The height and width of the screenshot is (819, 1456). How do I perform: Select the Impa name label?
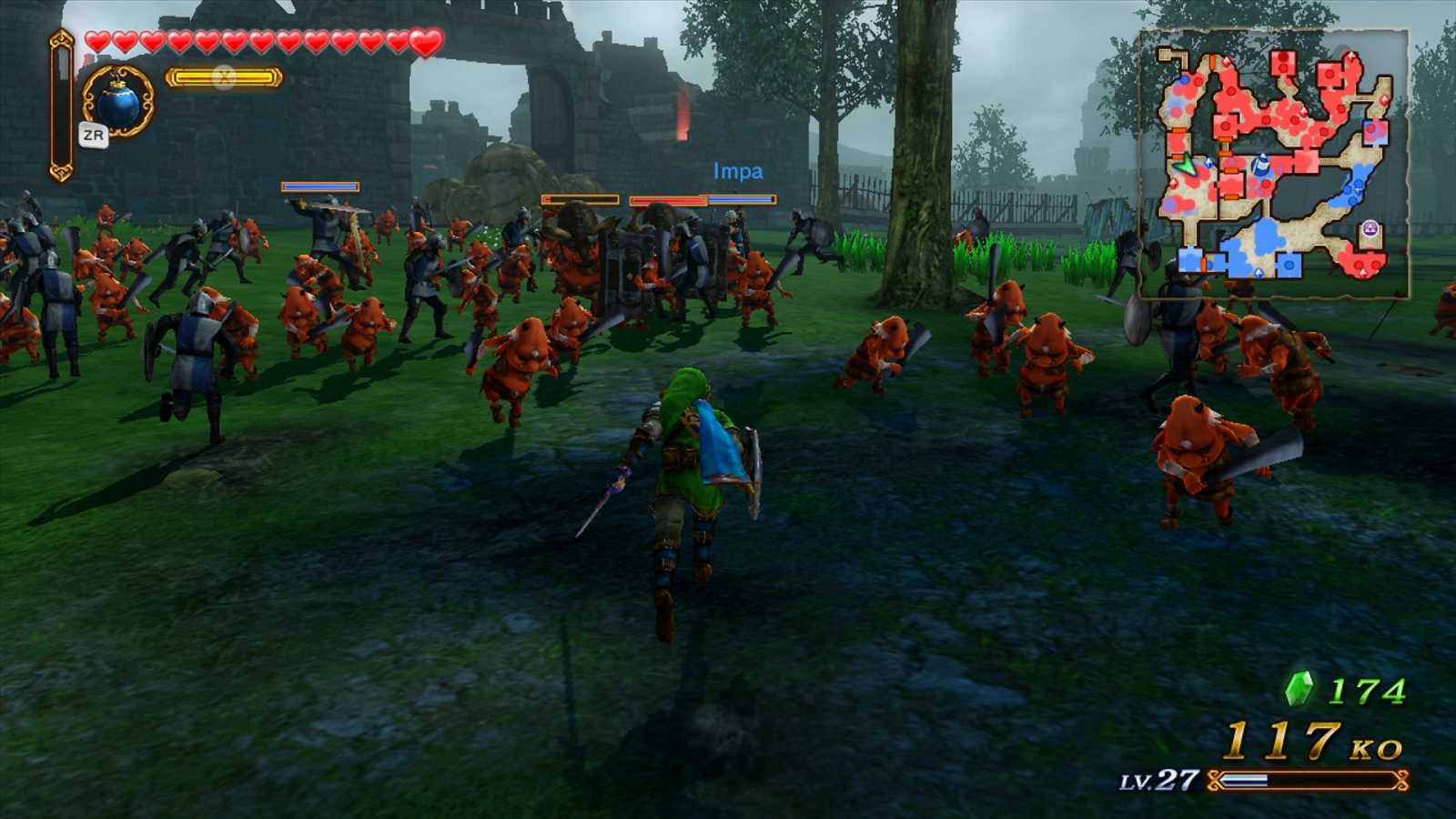pyautogui.click(x=737, y=170)
